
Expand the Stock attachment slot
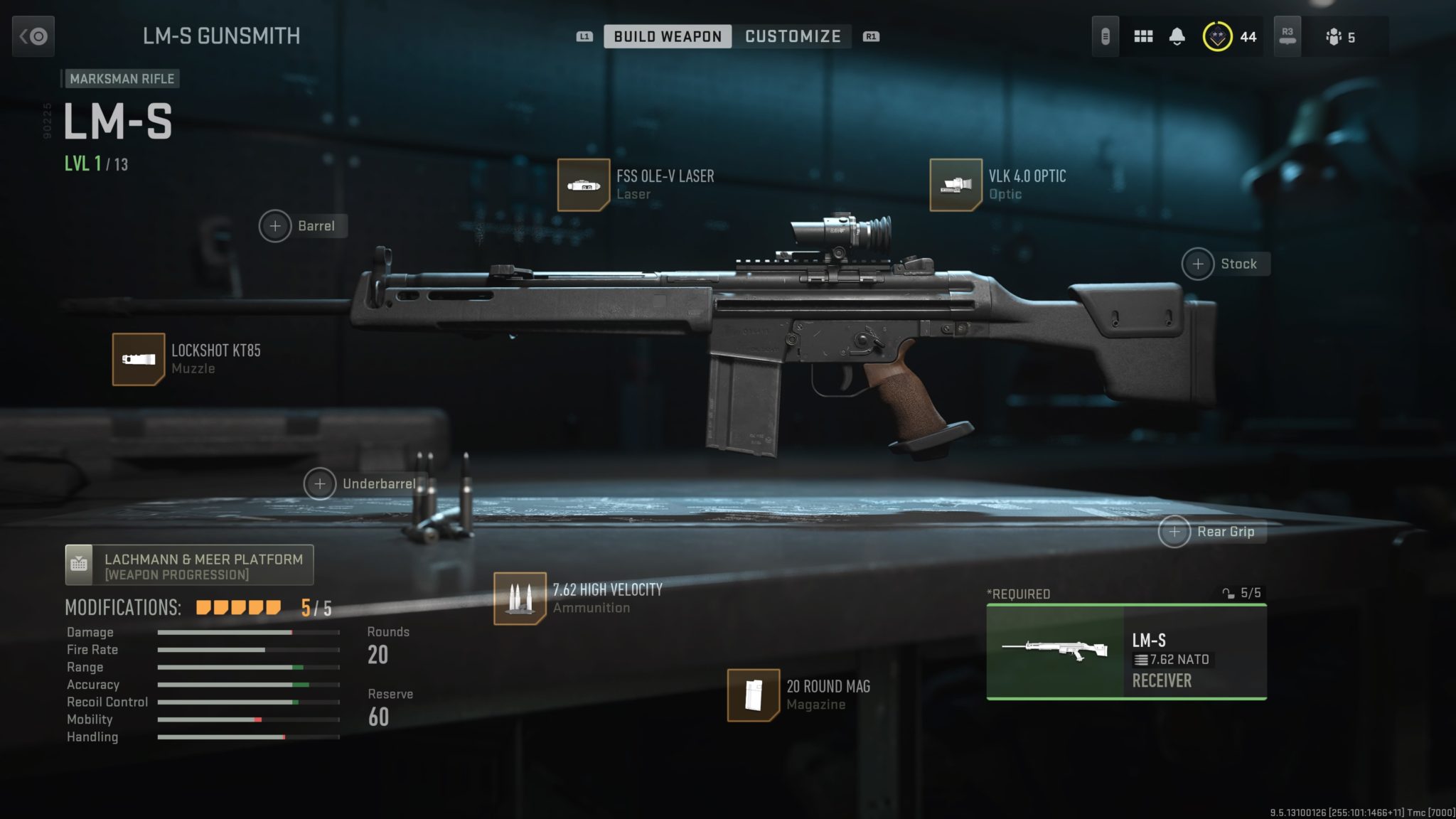(x=1199, y=264)
